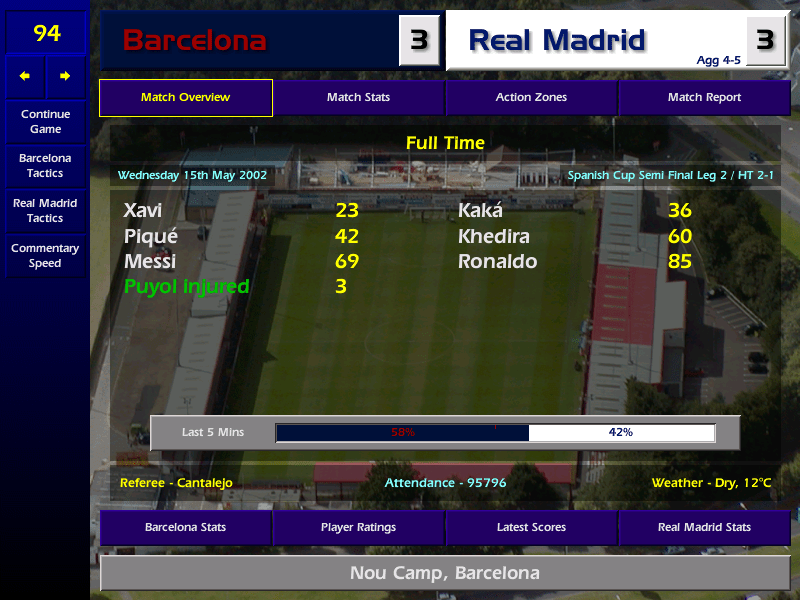Open Barcelona Tactics
Image resolution: width=800 pixels, height=600 pixels.
[x=45, y=165]
